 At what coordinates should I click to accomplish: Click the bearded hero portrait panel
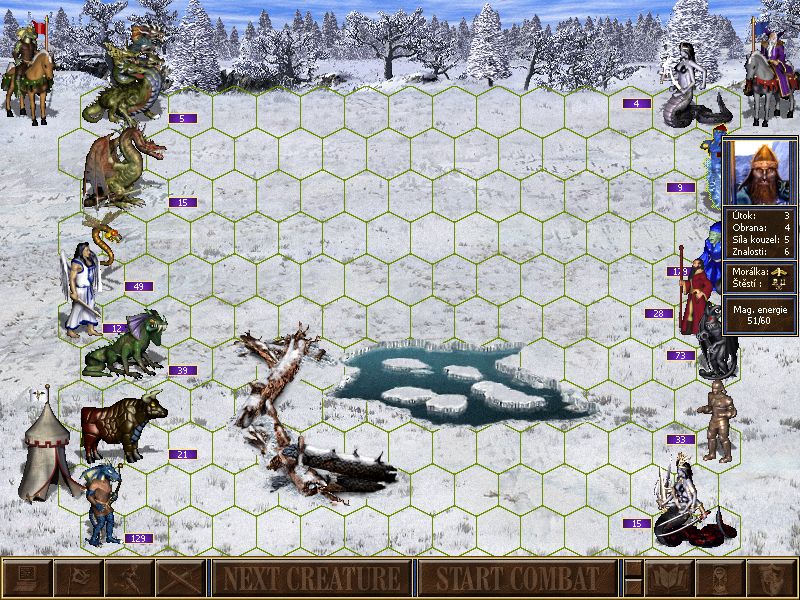(759, 172)
